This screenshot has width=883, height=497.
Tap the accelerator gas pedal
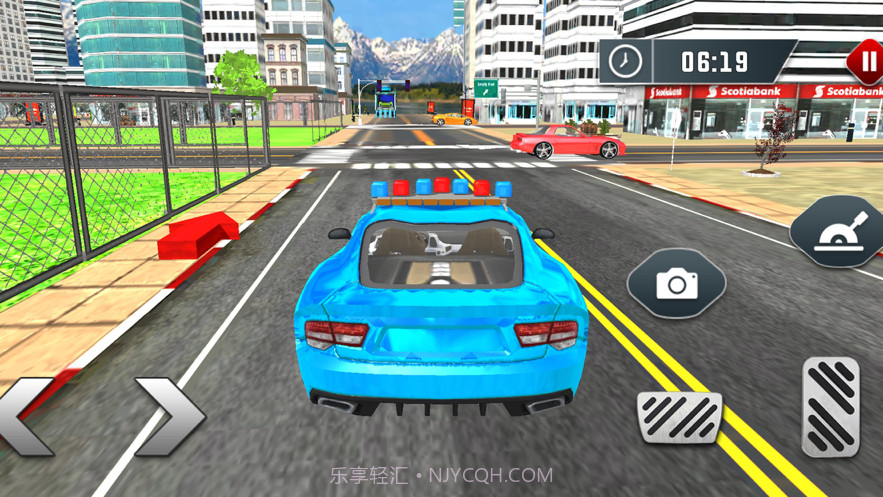(x=830, y=406)
